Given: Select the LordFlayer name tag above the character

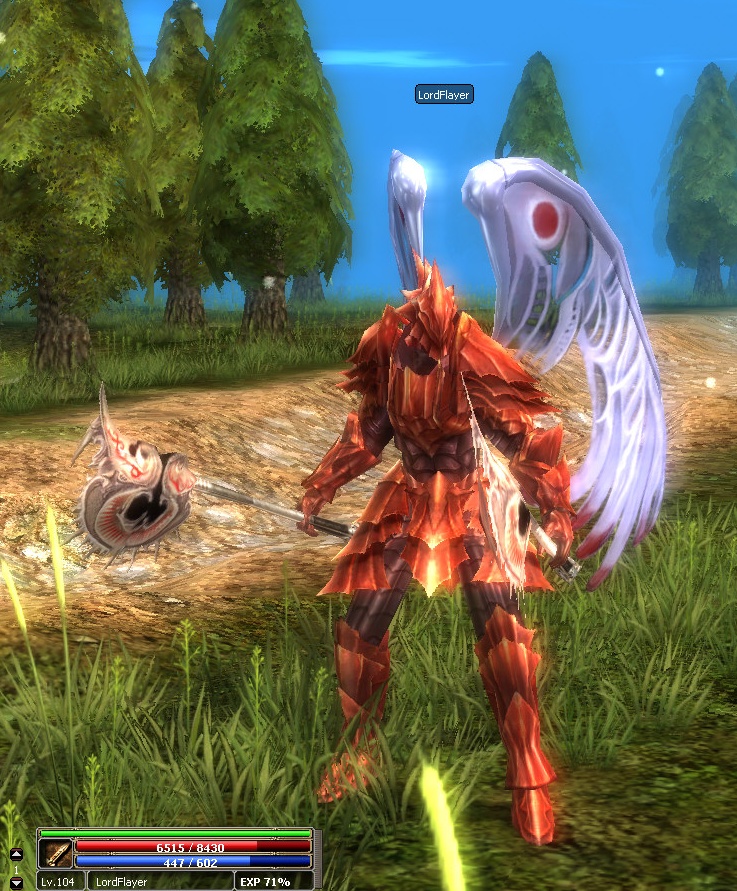Looking at the screenshot, I should [444, 94].
